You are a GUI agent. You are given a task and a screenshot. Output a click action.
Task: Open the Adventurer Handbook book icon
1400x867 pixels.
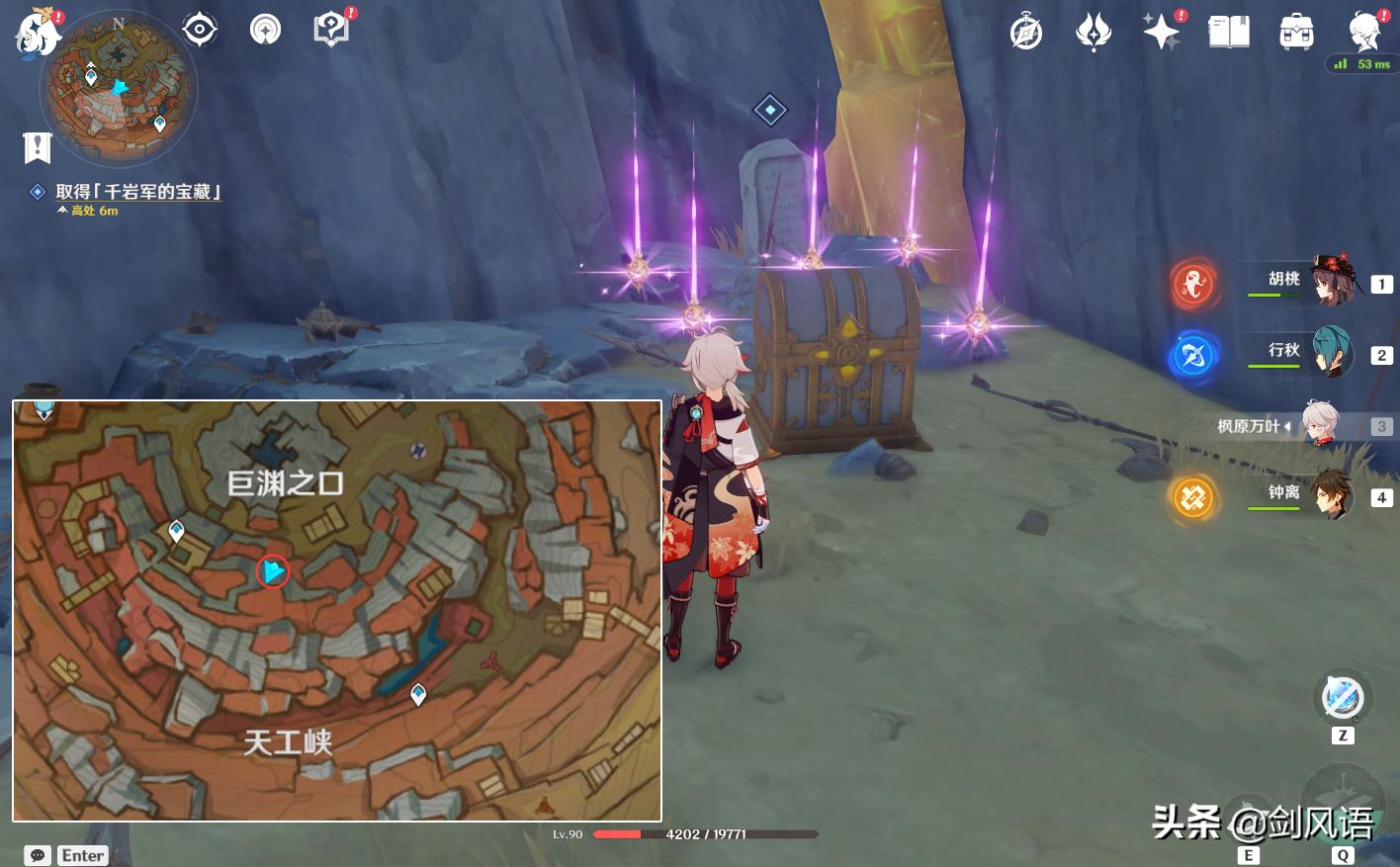point(1229,33)
